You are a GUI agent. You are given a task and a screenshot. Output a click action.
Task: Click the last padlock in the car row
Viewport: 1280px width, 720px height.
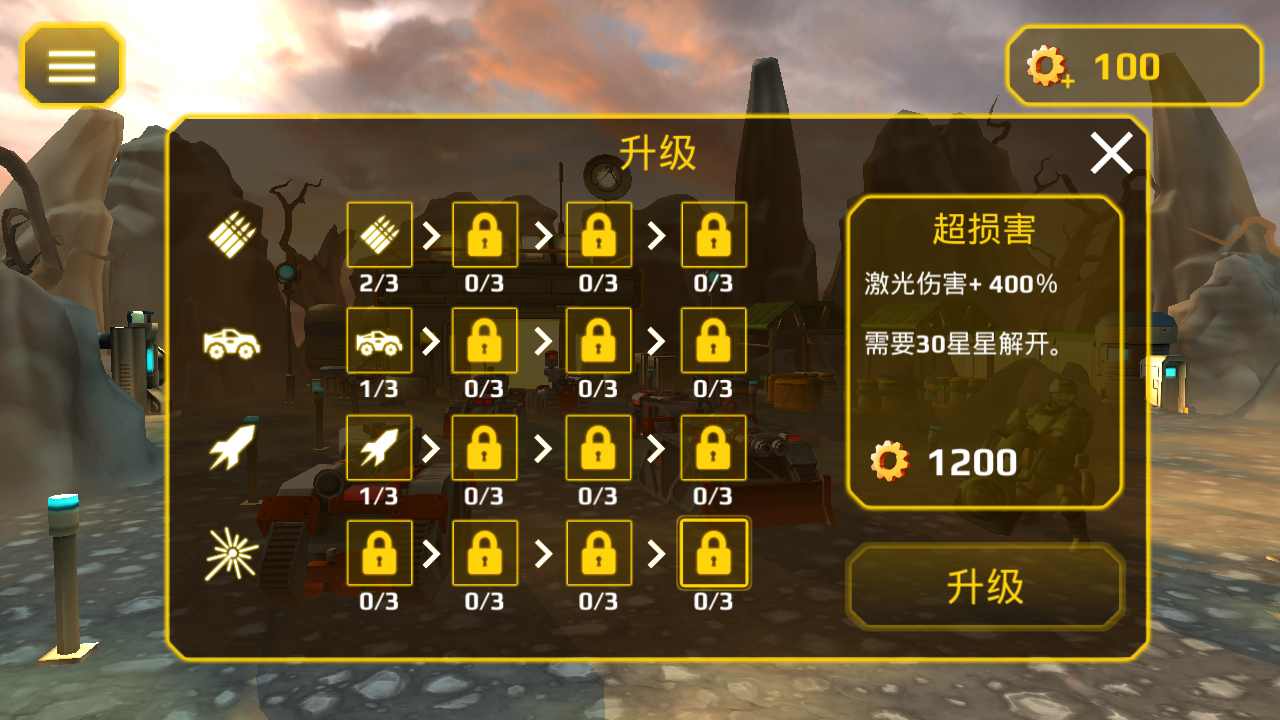[x=714, y=340]
